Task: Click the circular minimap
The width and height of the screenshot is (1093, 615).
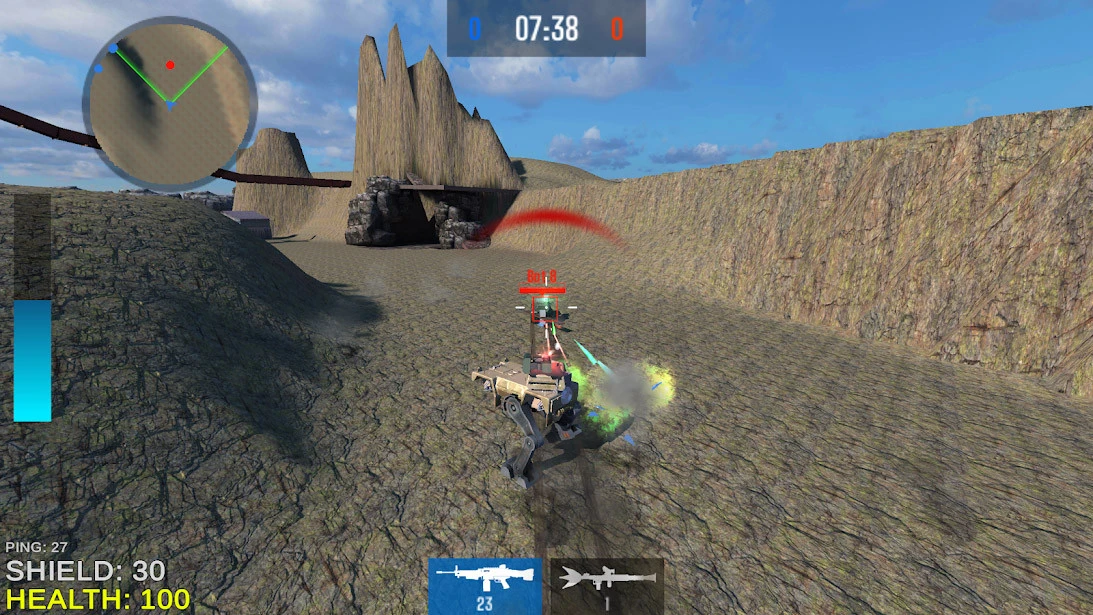Action: [x=169, y=102]
